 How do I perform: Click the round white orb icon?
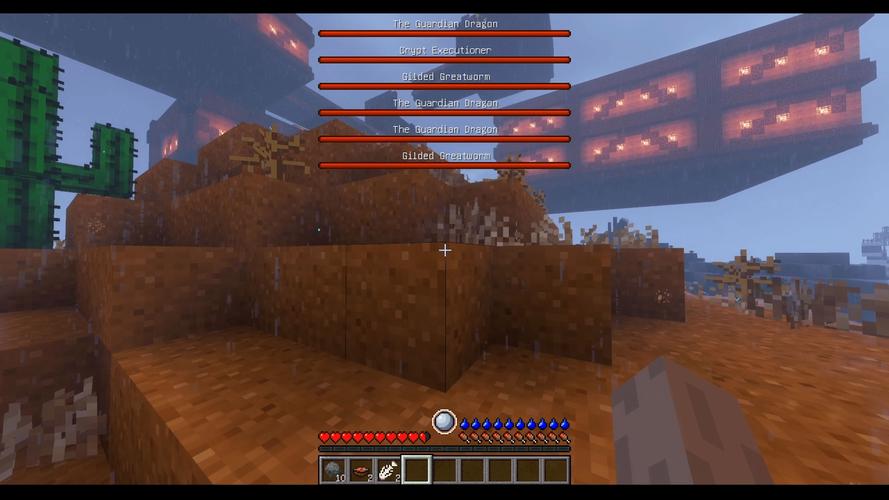pos(444,422)
